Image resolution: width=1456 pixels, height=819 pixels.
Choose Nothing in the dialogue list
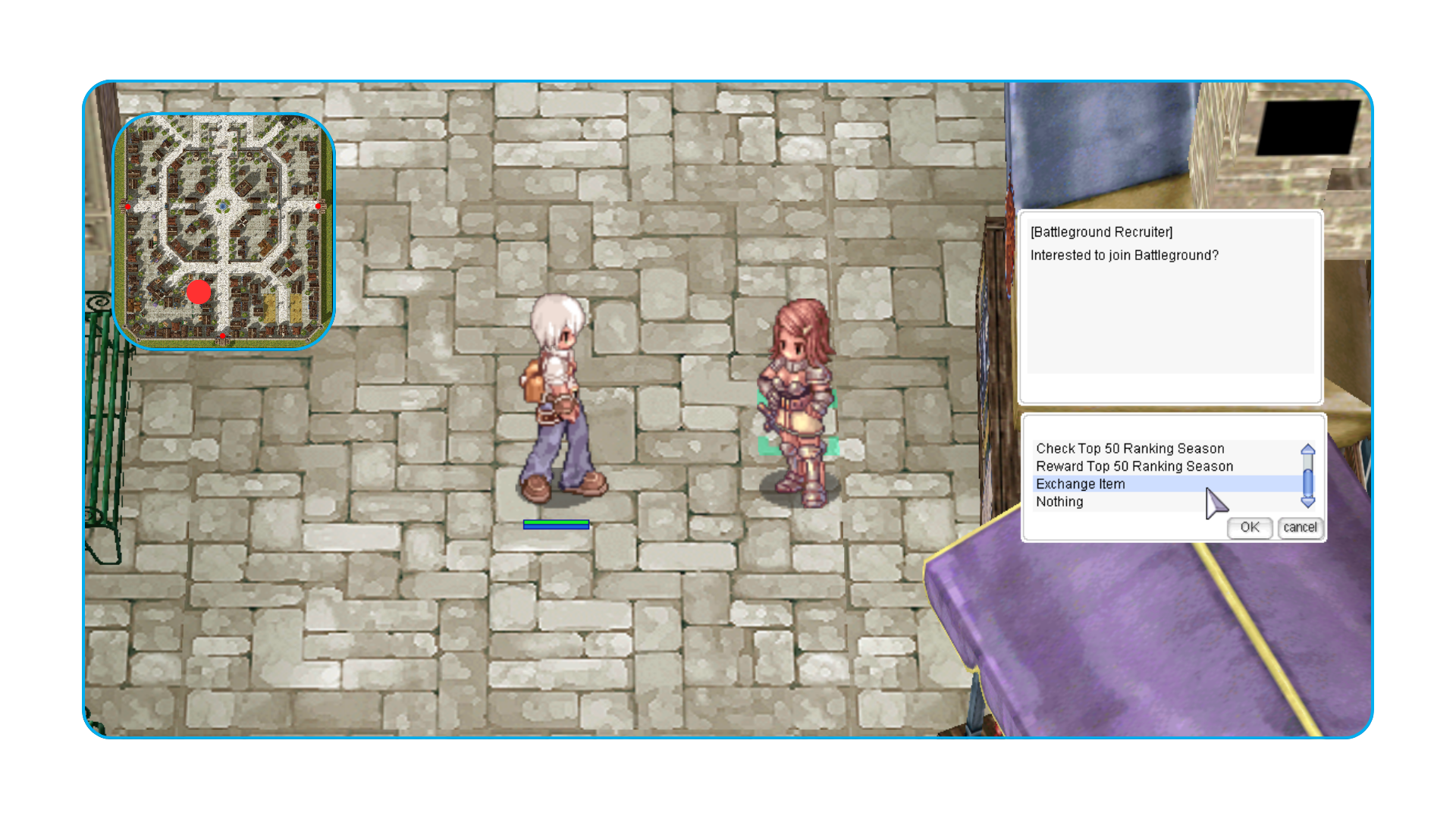click(1059, 502)
